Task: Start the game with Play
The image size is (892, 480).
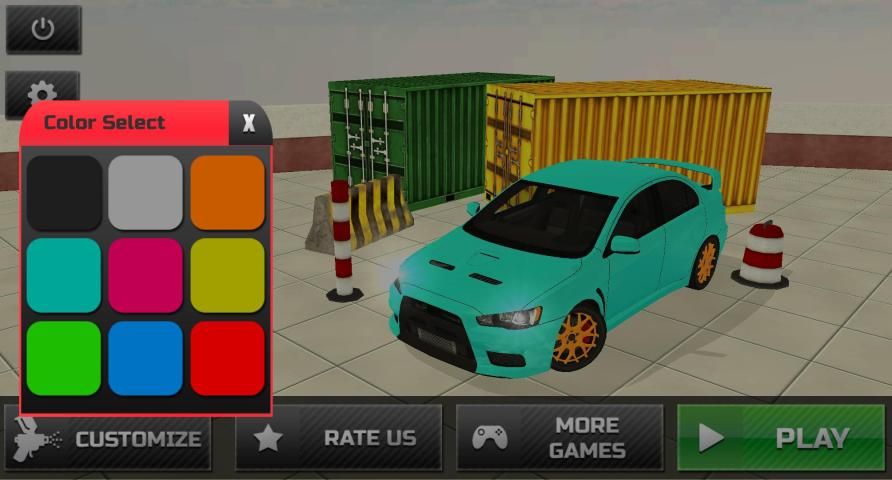Action: [x=782, y=438]
